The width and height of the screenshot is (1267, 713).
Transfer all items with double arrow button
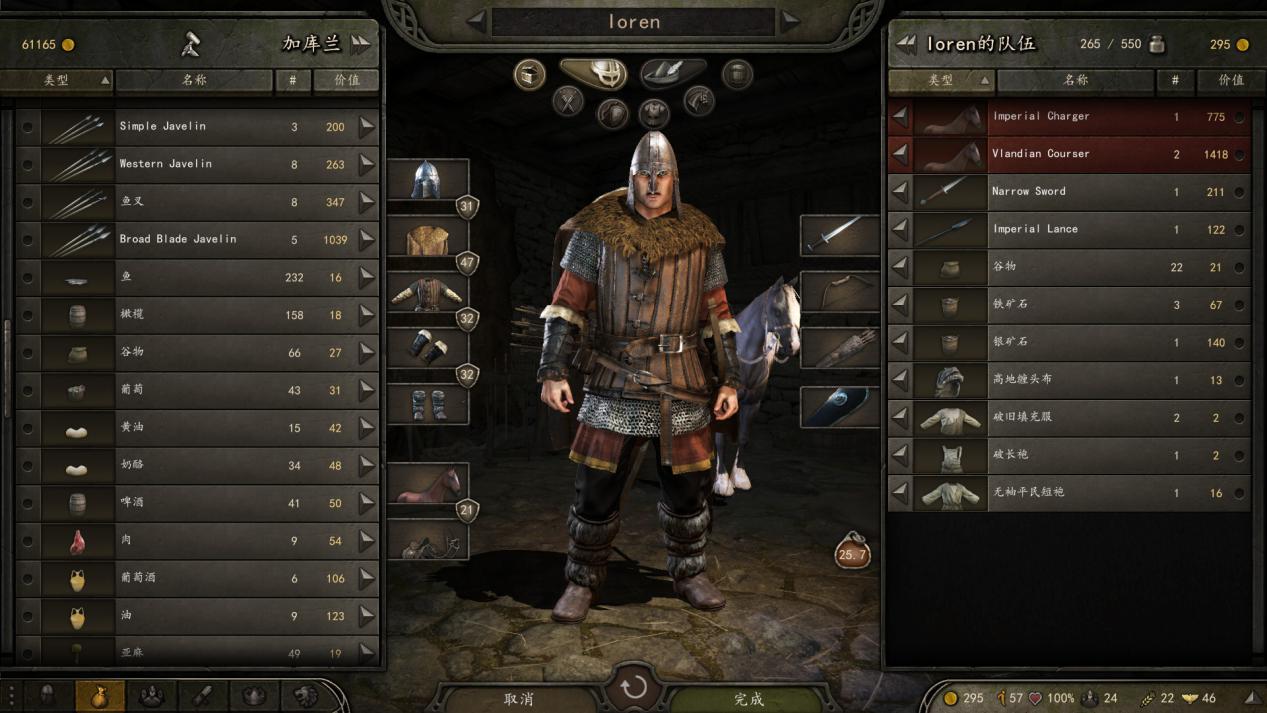pos(360,44)
